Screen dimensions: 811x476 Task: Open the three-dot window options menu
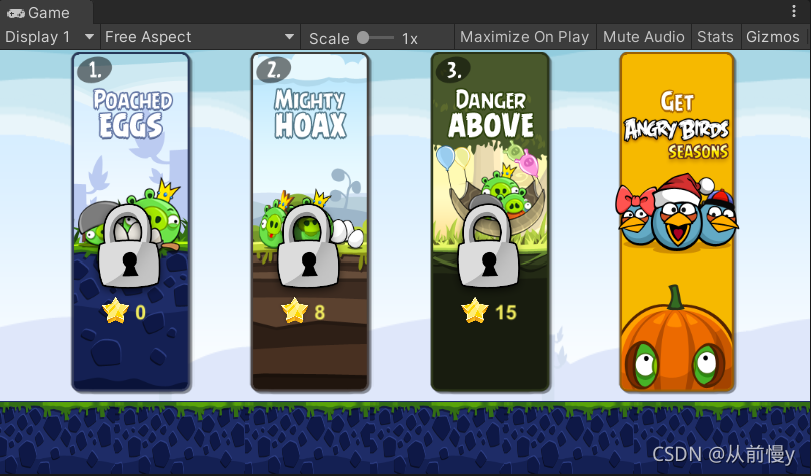click(x=793, y=12)
